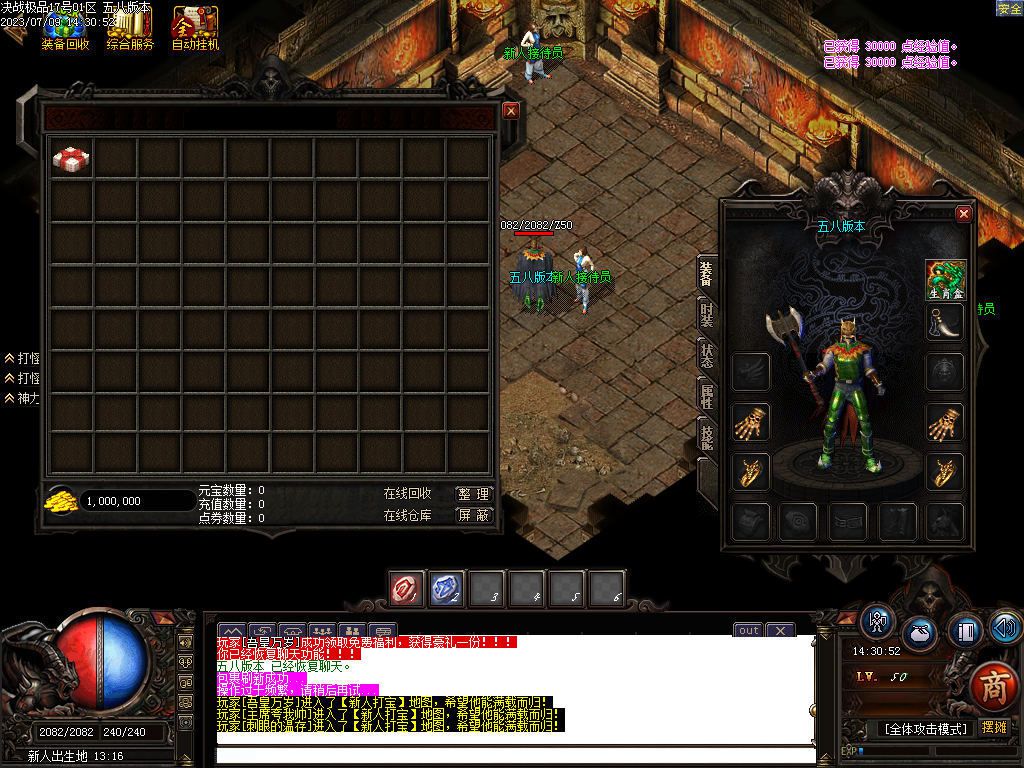This screenshot has height=768, width=1024.
Task: Open the 商 shop button
Action: click(x=994, y=686)
